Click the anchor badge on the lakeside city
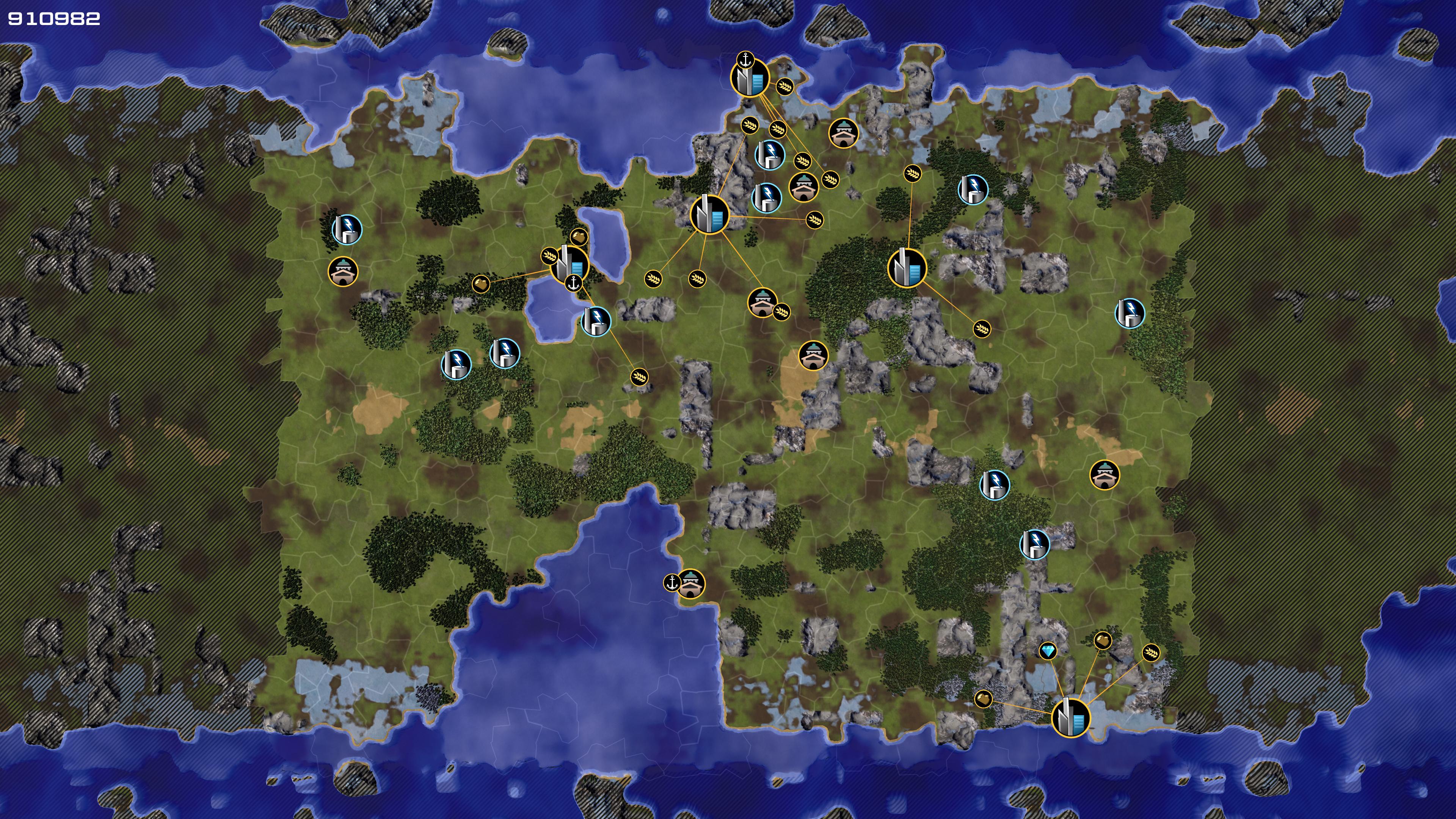 (574, 283)
